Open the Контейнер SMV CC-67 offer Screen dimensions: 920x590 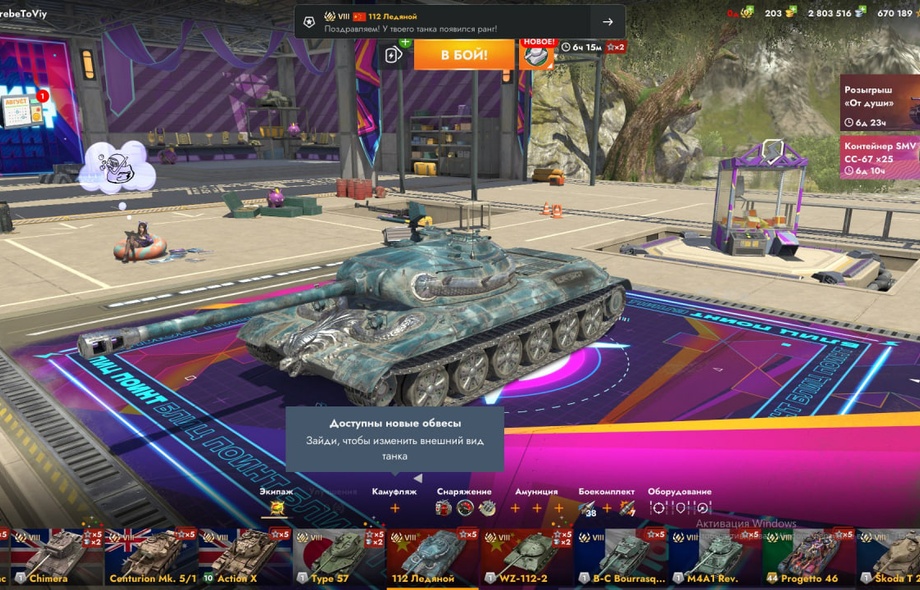coord(879,157)
